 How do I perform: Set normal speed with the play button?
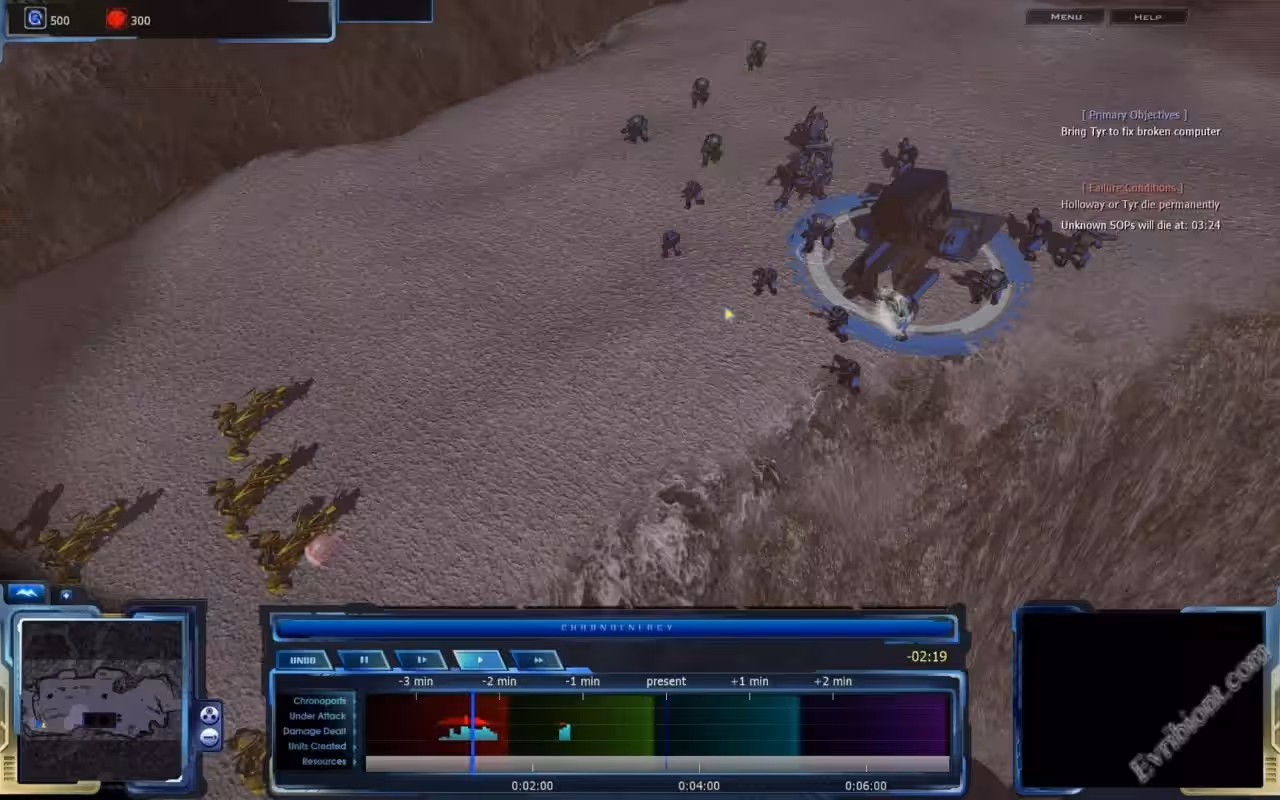click(x=479, y=660)
